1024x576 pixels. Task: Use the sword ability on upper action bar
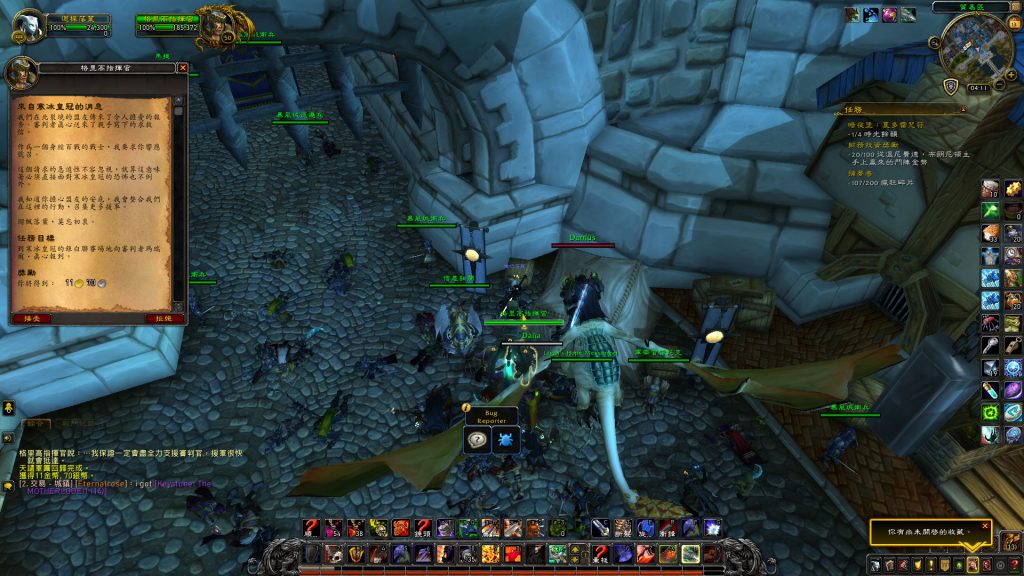coord(598,528)
